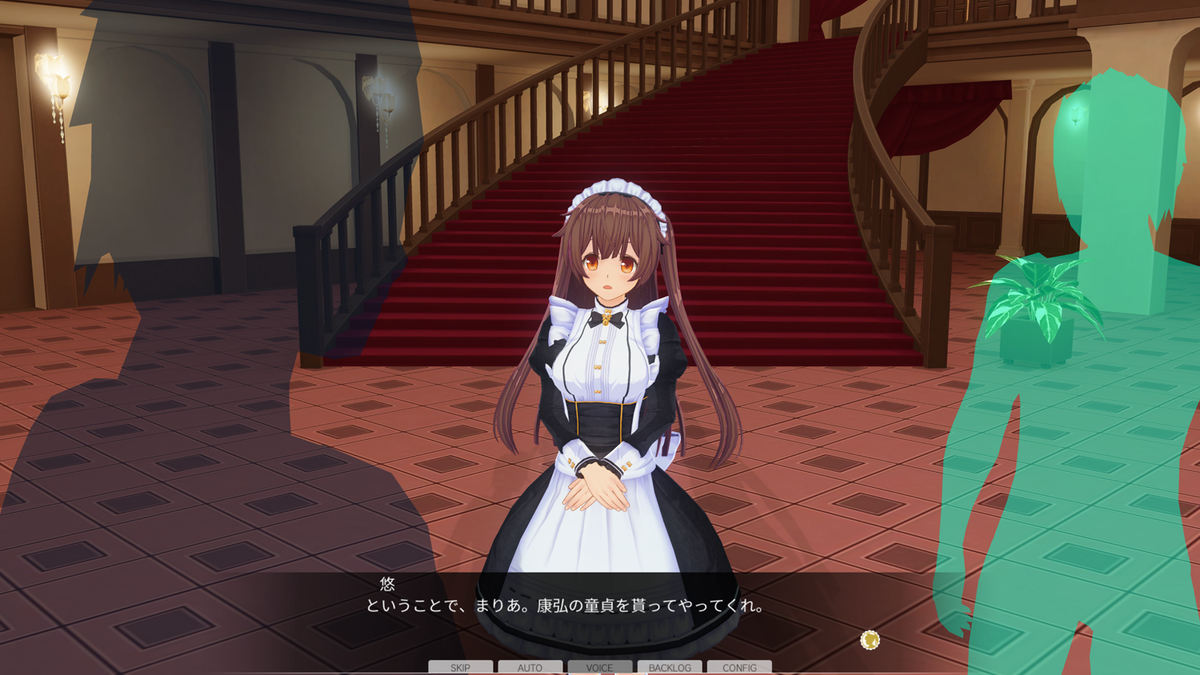Advance dialogue via the gold continue icon
This screenshot has width=1200, height=675.
pyautogui.click(x=869, y=639)
